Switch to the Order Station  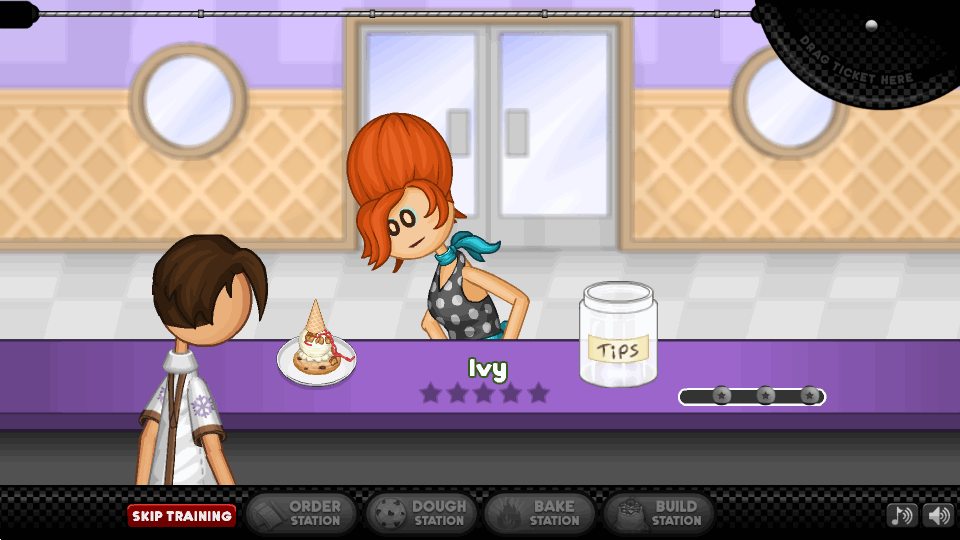pyautogui.click(x=301, y=514)
